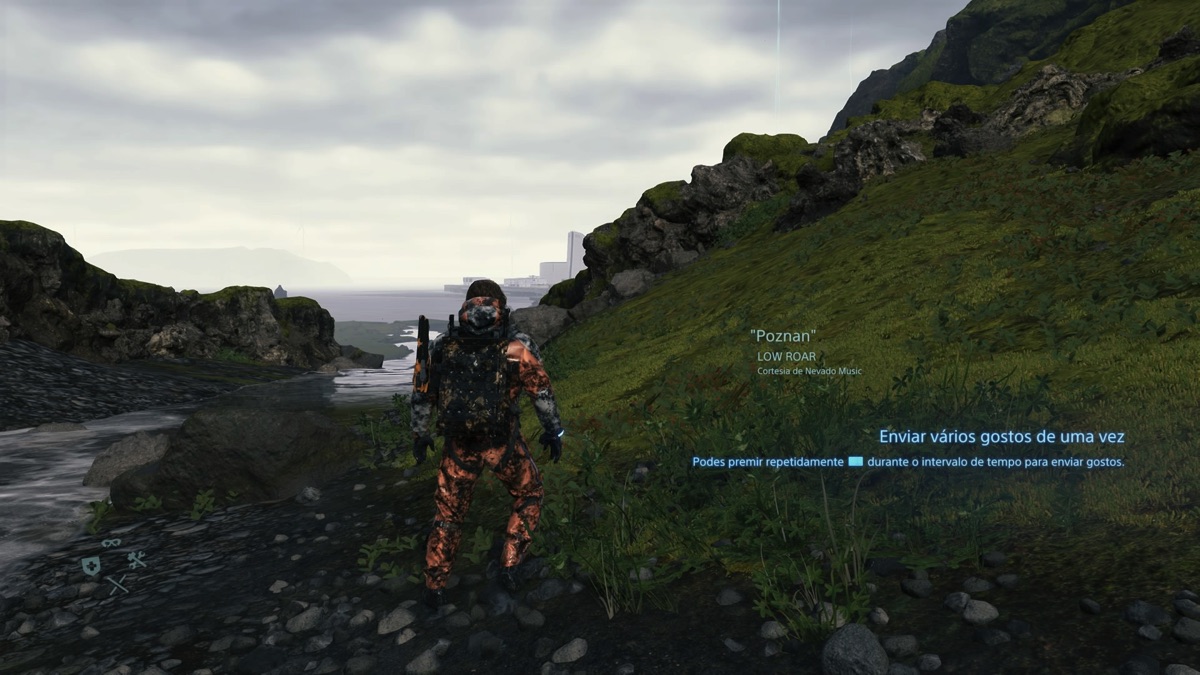The height and width of the screenshot is (675, 1200).
Task: Choose the goggles mask icon
Action: click(x=111, y=542)
